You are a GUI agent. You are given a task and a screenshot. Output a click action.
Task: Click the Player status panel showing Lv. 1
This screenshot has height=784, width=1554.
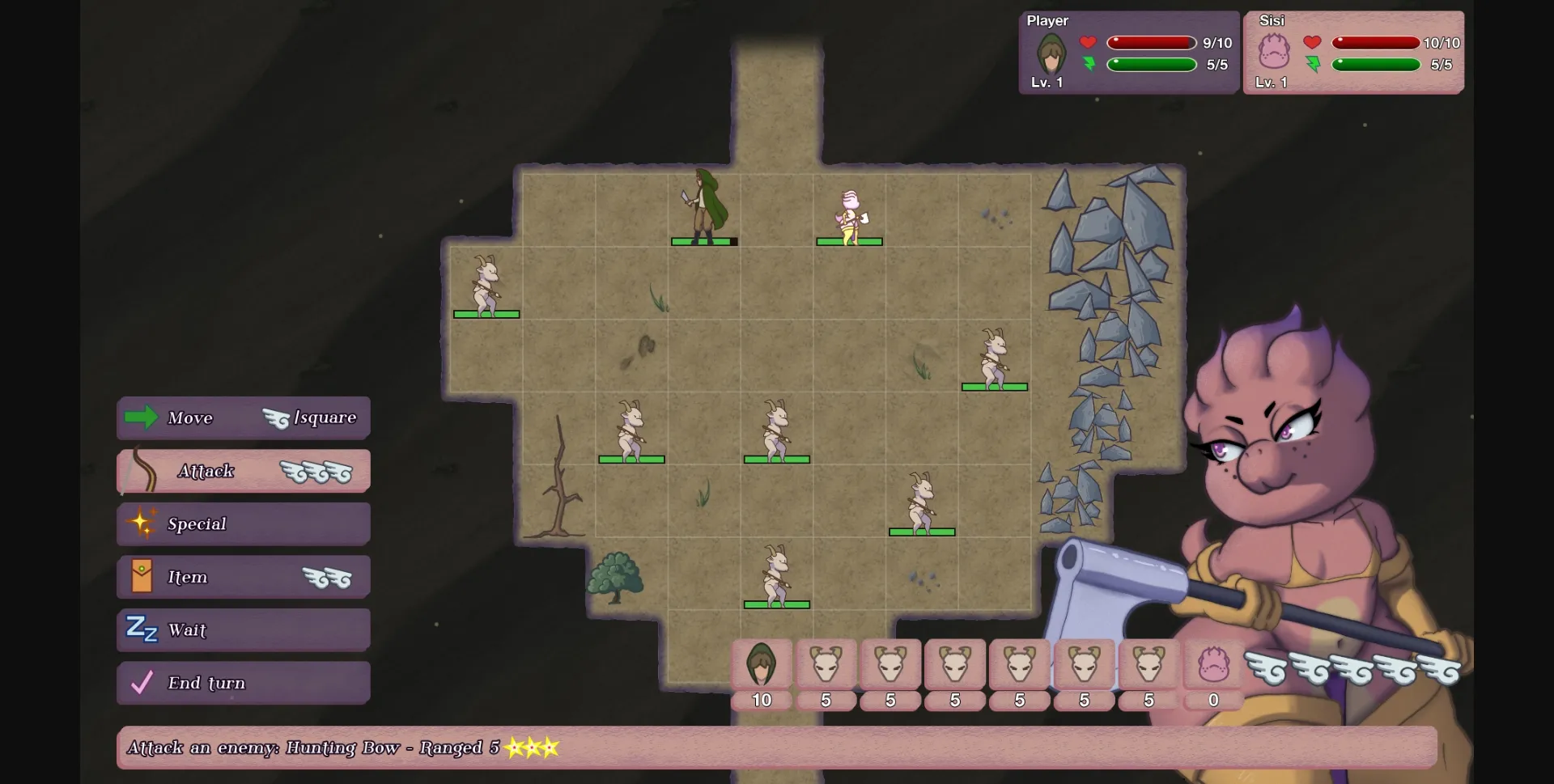click(x=1127, y=52)
